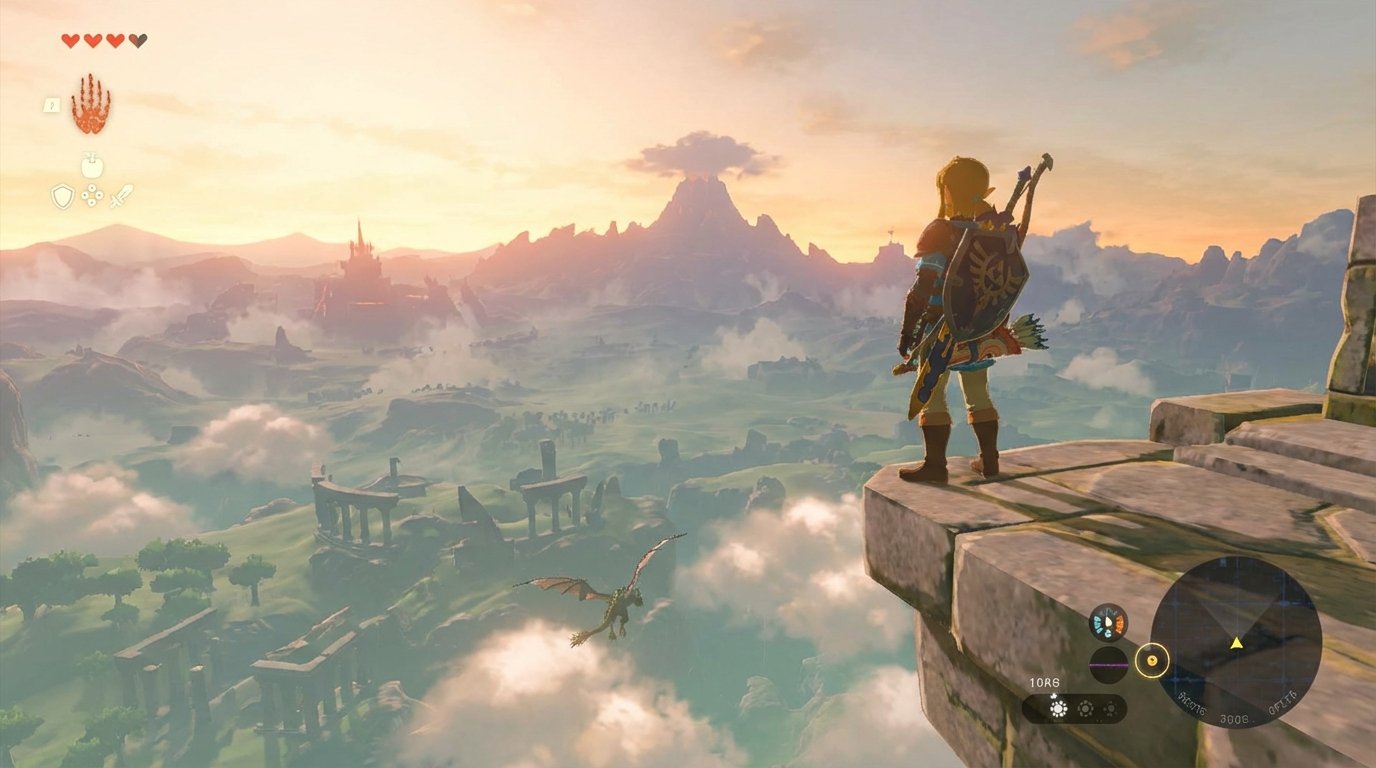Viewport: 1376px width, 768px height.
Task: Toggle the darkened half-empty heart
Action: [x=138, y=39]
